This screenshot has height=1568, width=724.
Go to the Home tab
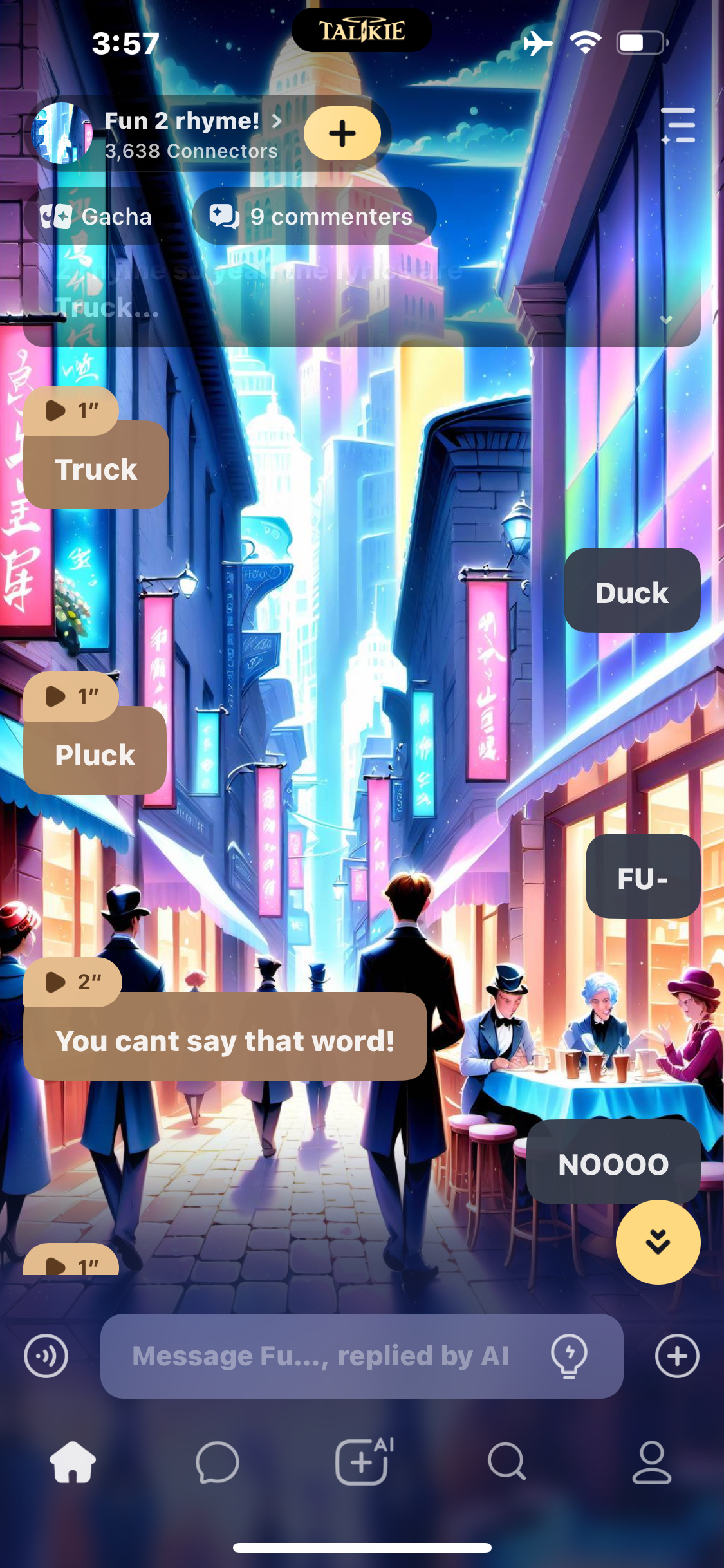73,1462
